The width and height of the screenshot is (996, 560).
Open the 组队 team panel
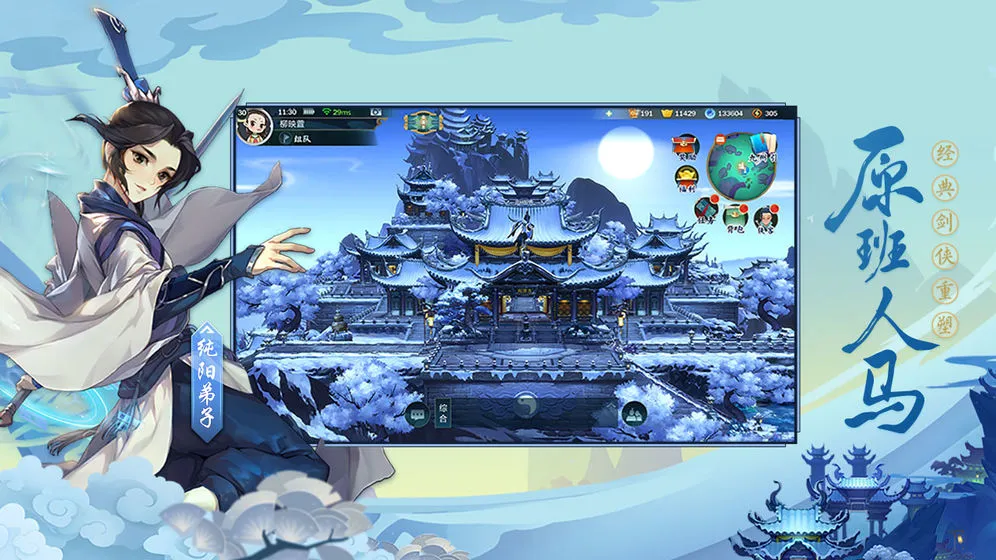coord(298,139)
